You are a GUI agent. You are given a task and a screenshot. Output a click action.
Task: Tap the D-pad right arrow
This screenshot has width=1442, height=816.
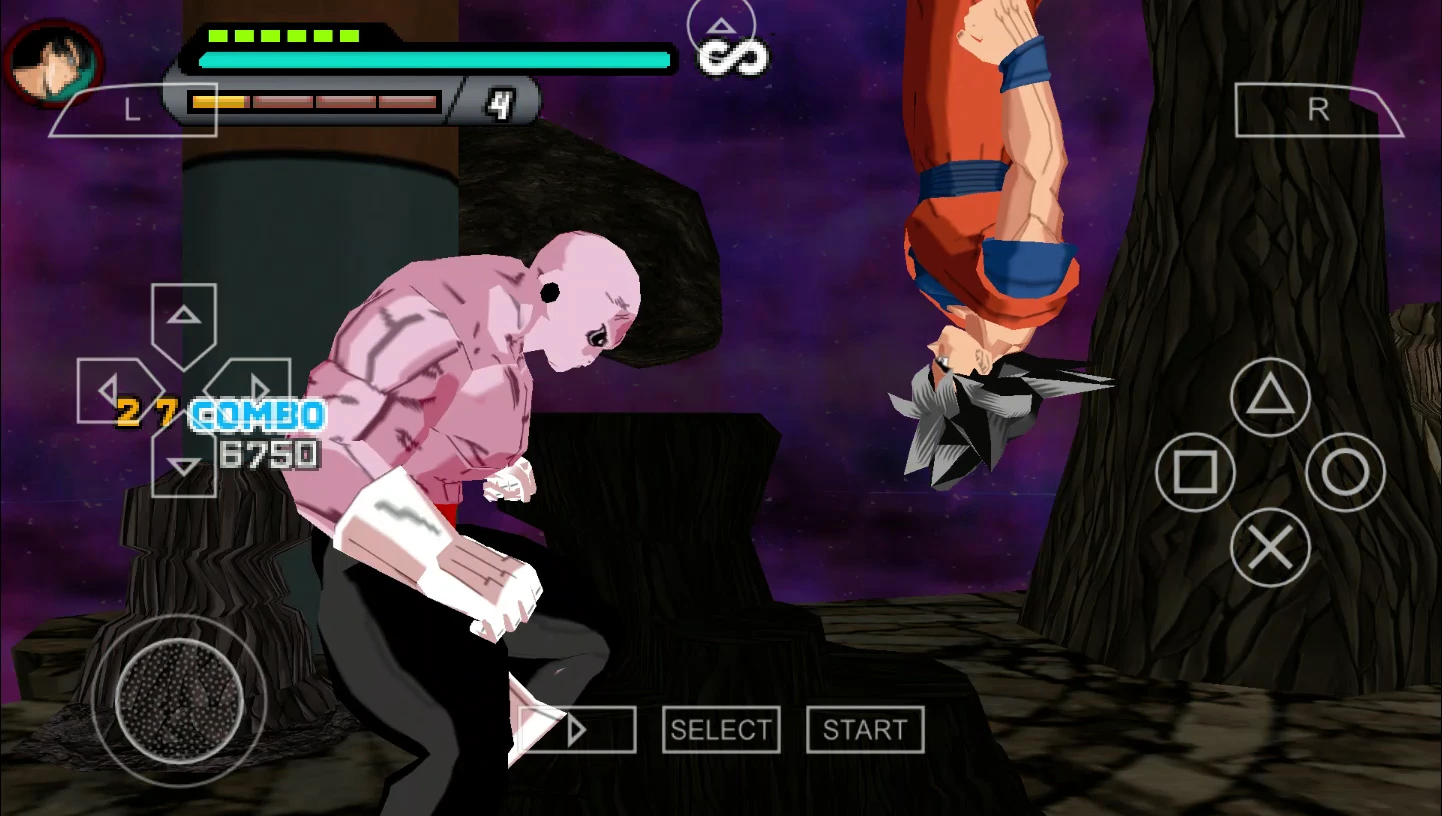coord(255,388)
